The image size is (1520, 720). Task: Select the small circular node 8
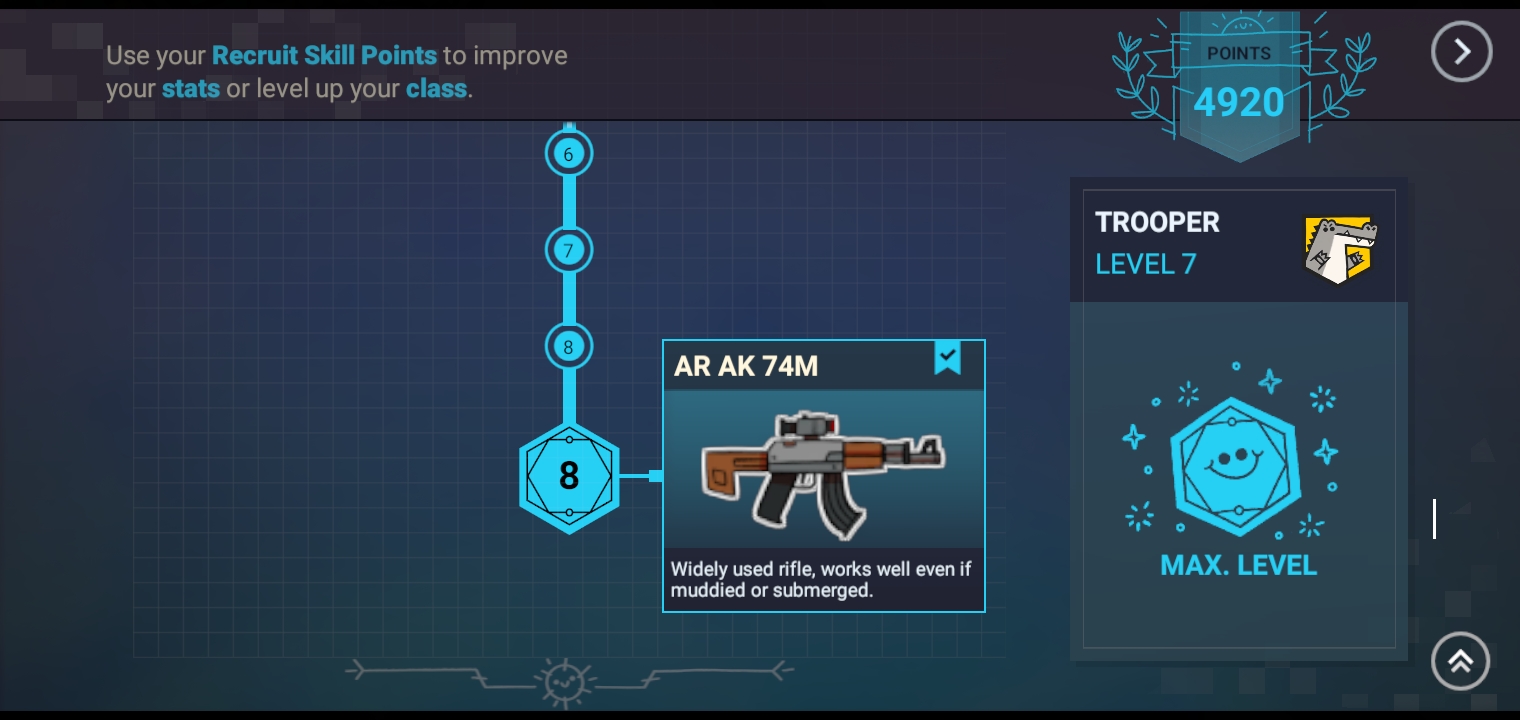point(568,347)
